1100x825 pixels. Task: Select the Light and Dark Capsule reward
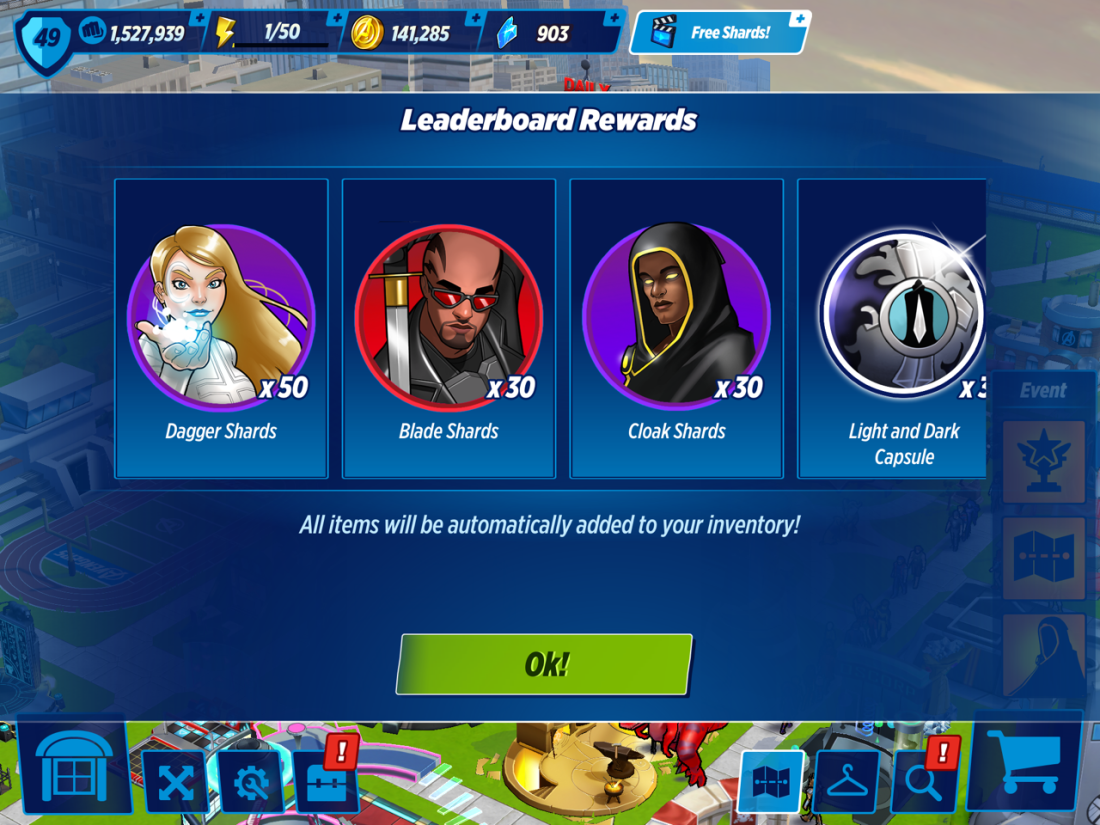point(900,328)
